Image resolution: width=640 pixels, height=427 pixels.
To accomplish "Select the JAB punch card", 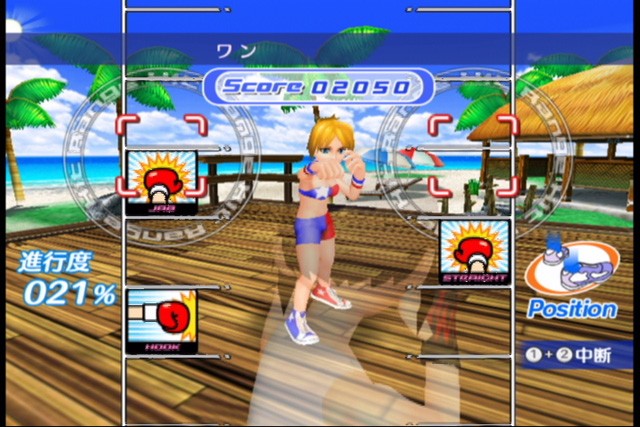I will point(161,183).
